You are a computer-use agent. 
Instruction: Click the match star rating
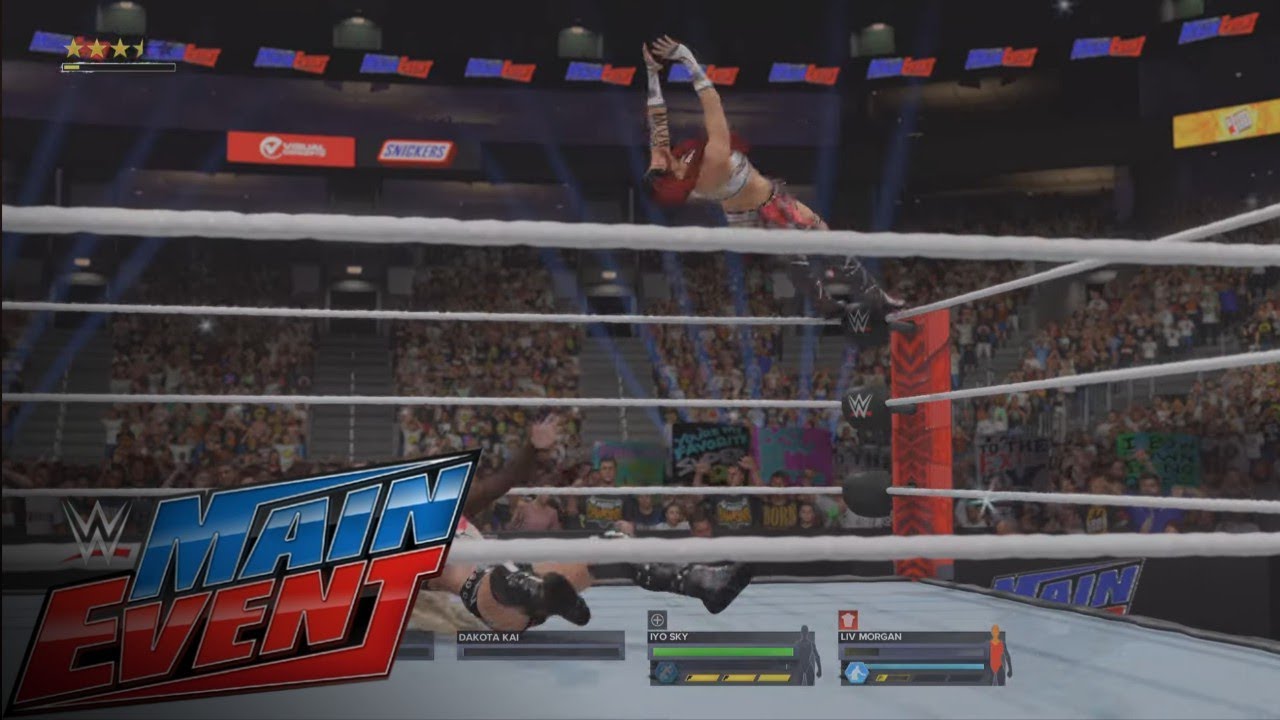click(x=104, y=48)
